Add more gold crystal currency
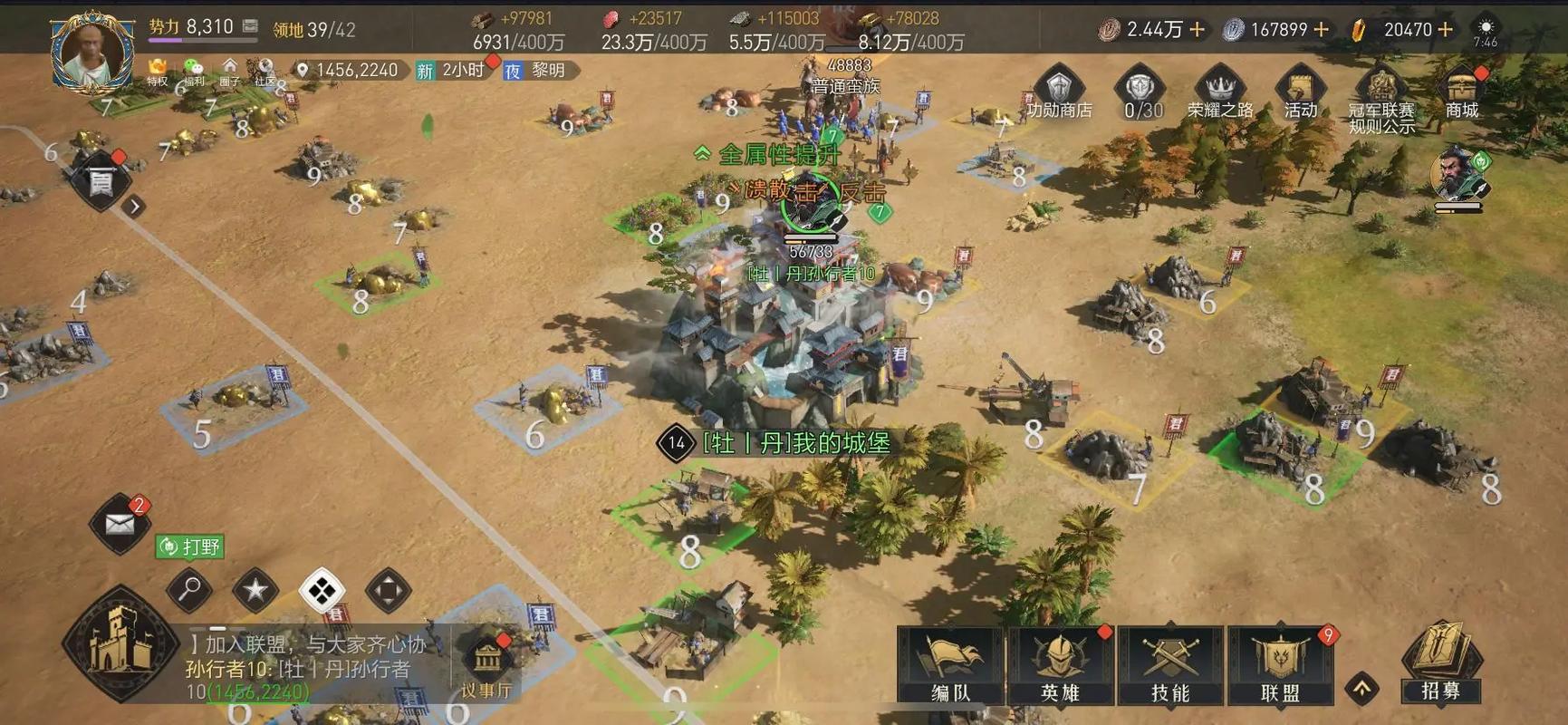The image size is (1568, 725). [x=1446, y=30]
